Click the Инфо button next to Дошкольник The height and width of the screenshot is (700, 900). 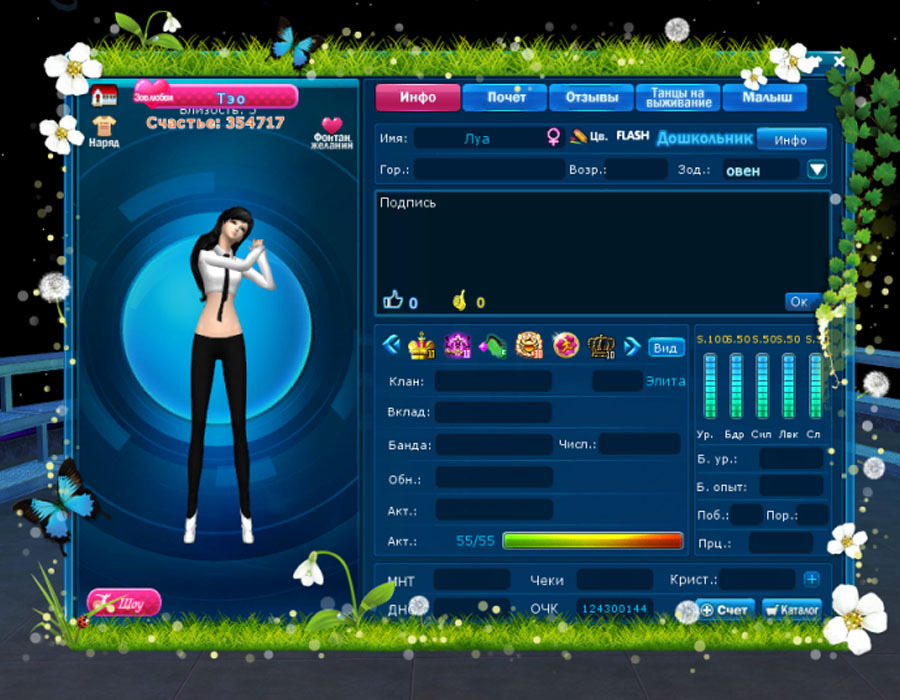point(791,139)
